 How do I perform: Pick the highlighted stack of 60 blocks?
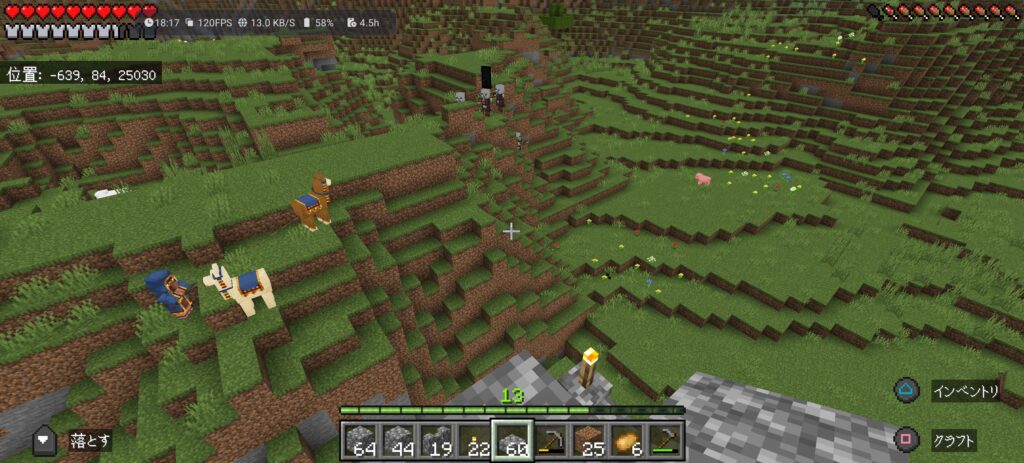tap(512, 440)
